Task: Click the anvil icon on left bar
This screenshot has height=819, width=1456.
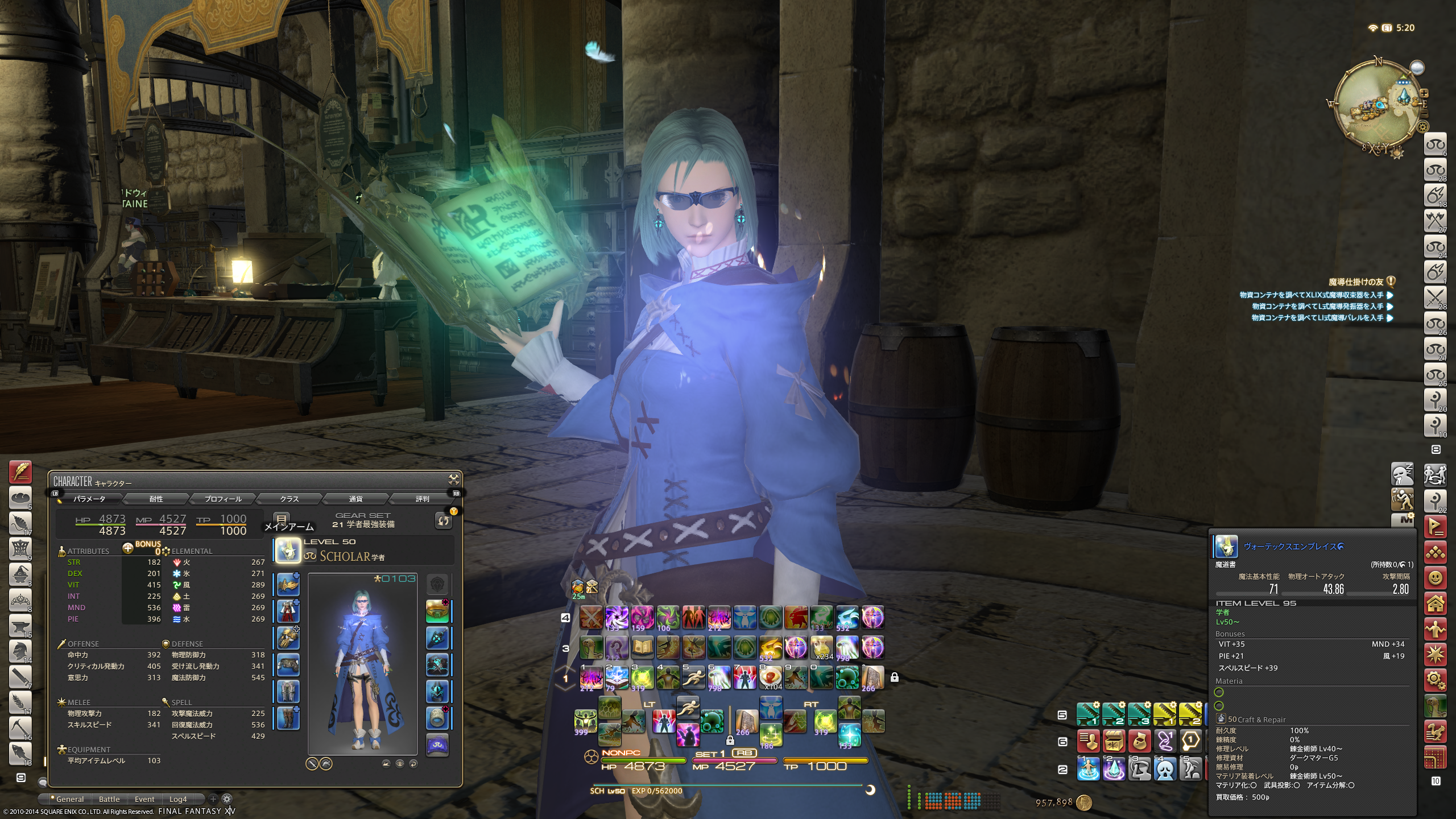Action: point(20,625)
